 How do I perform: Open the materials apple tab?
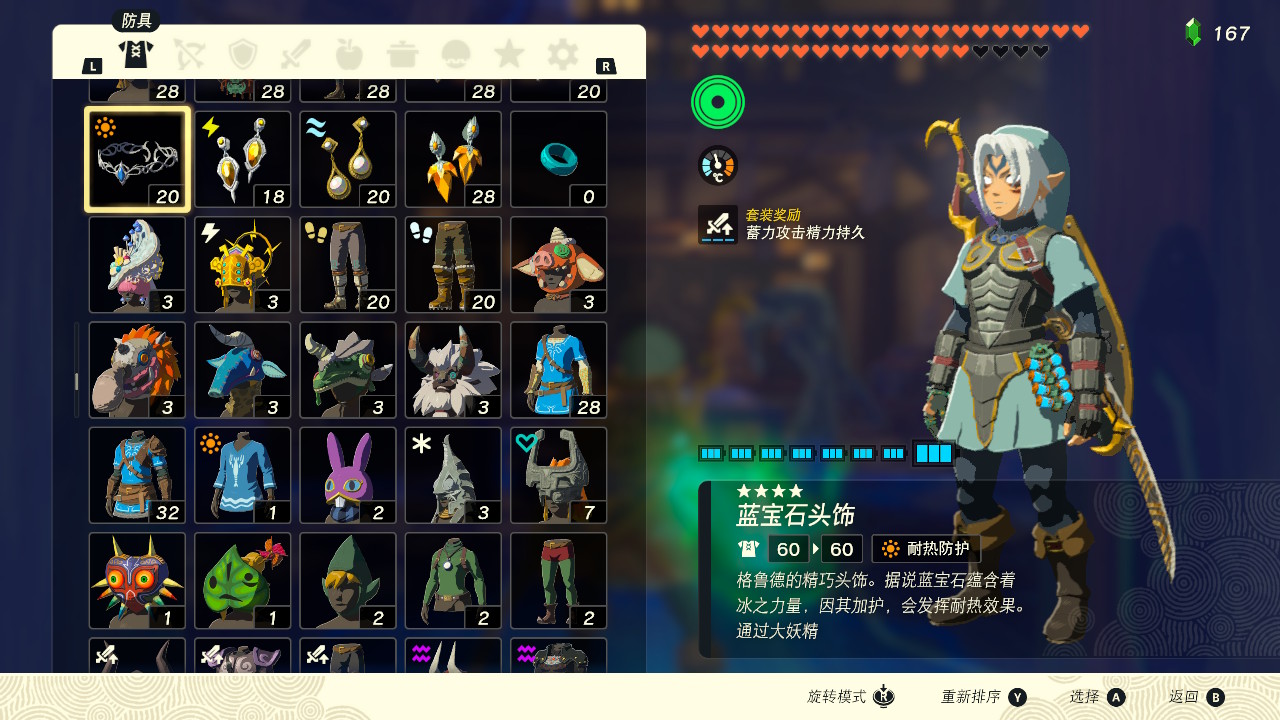pyautogui.click(x=349, y=53)
